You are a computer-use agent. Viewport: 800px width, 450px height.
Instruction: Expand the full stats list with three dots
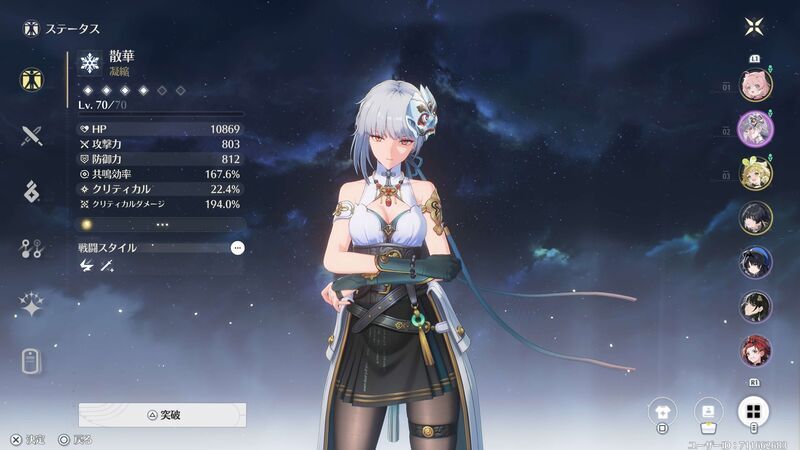click(161, 225)
